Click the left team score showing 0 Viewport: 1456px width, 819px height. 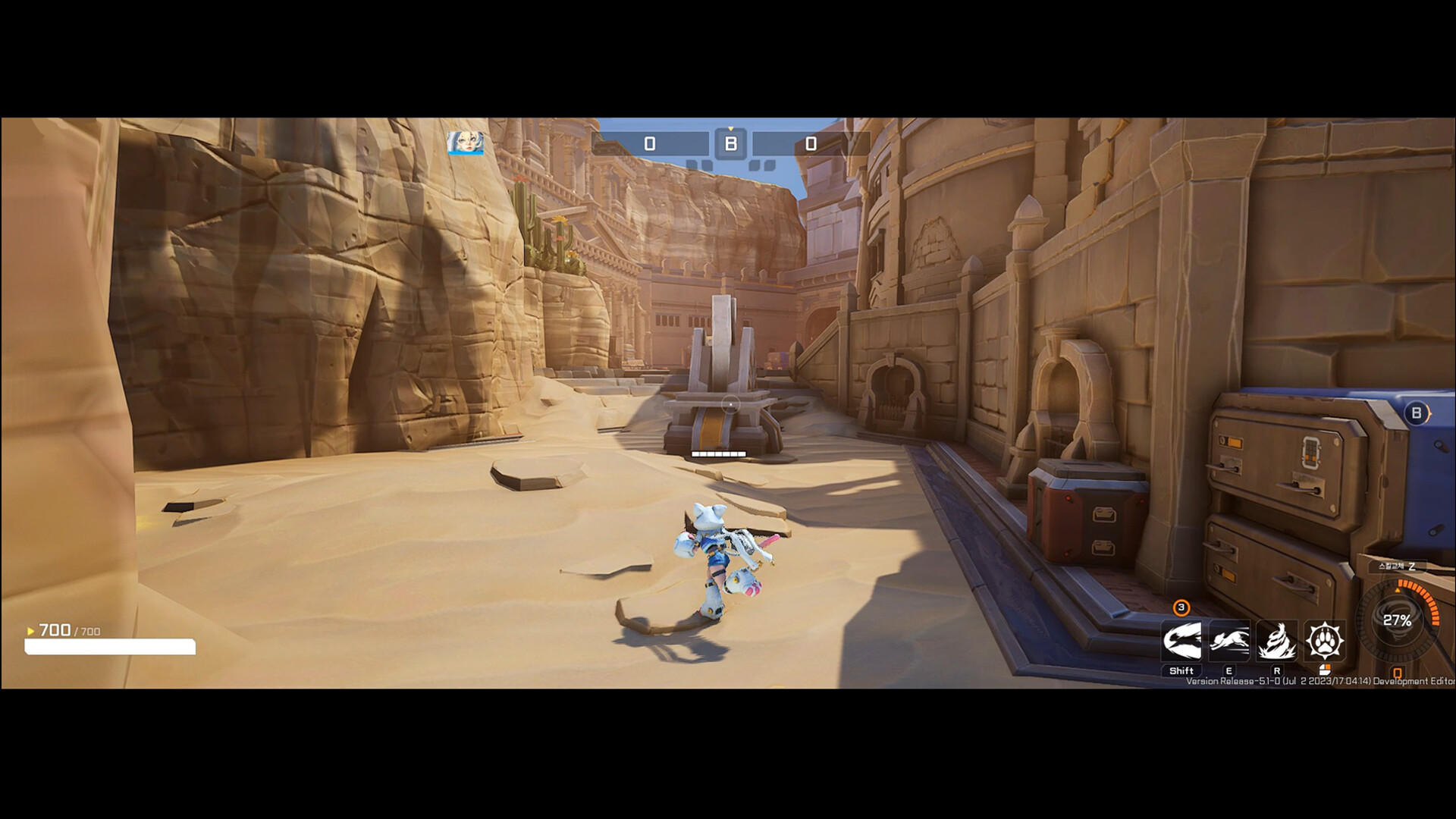[650, 143]
